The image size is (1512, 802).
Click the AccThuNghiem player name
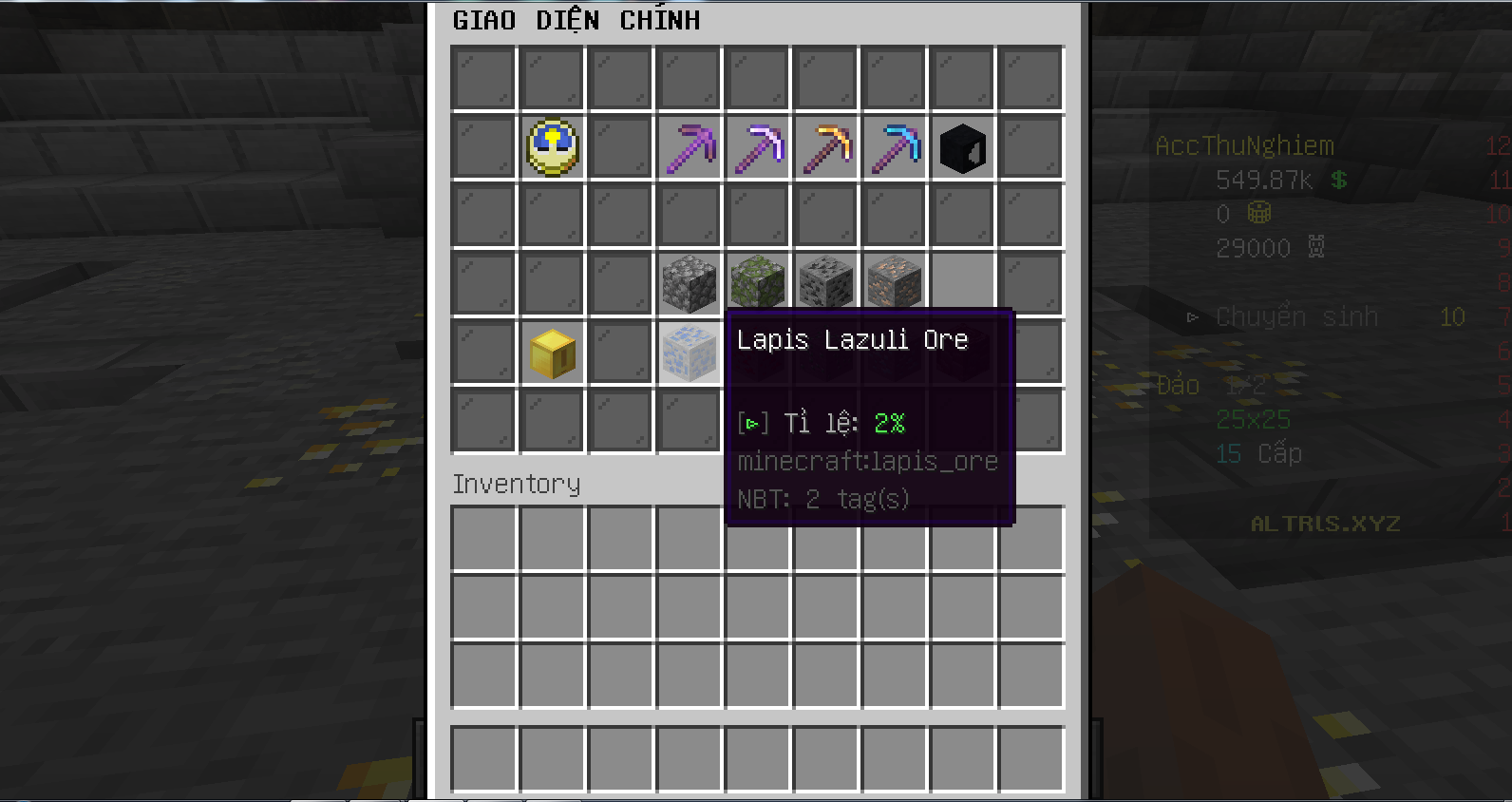tap(1244, 145)
